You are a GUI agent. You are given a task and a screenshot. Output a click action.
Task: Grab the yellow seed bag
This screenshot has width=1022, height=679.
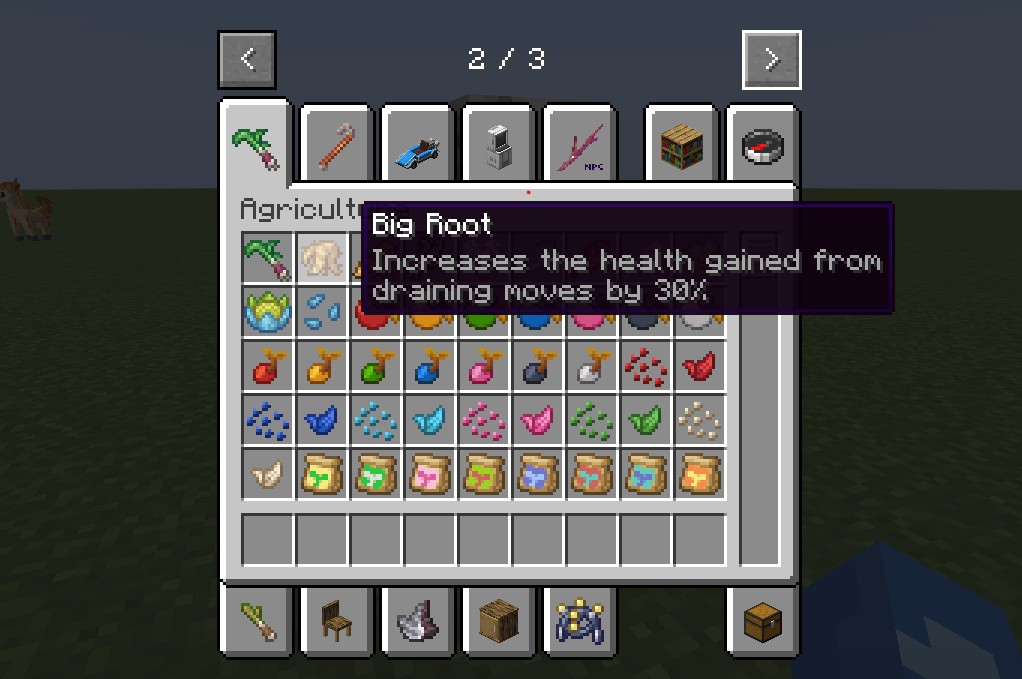(322, 475)
